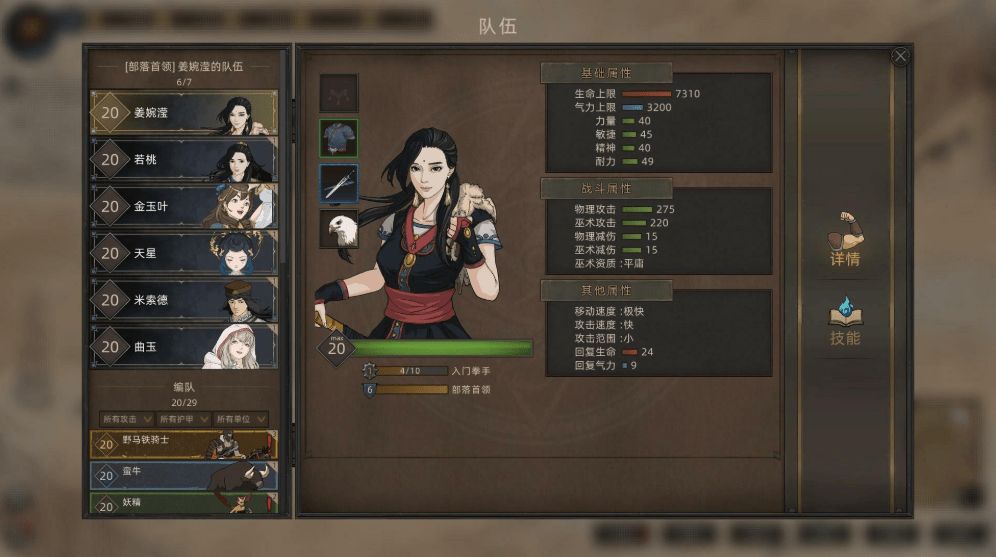Select the 妖精 troop row
Viewport: 996px width, 557px height.
(184, 504)
